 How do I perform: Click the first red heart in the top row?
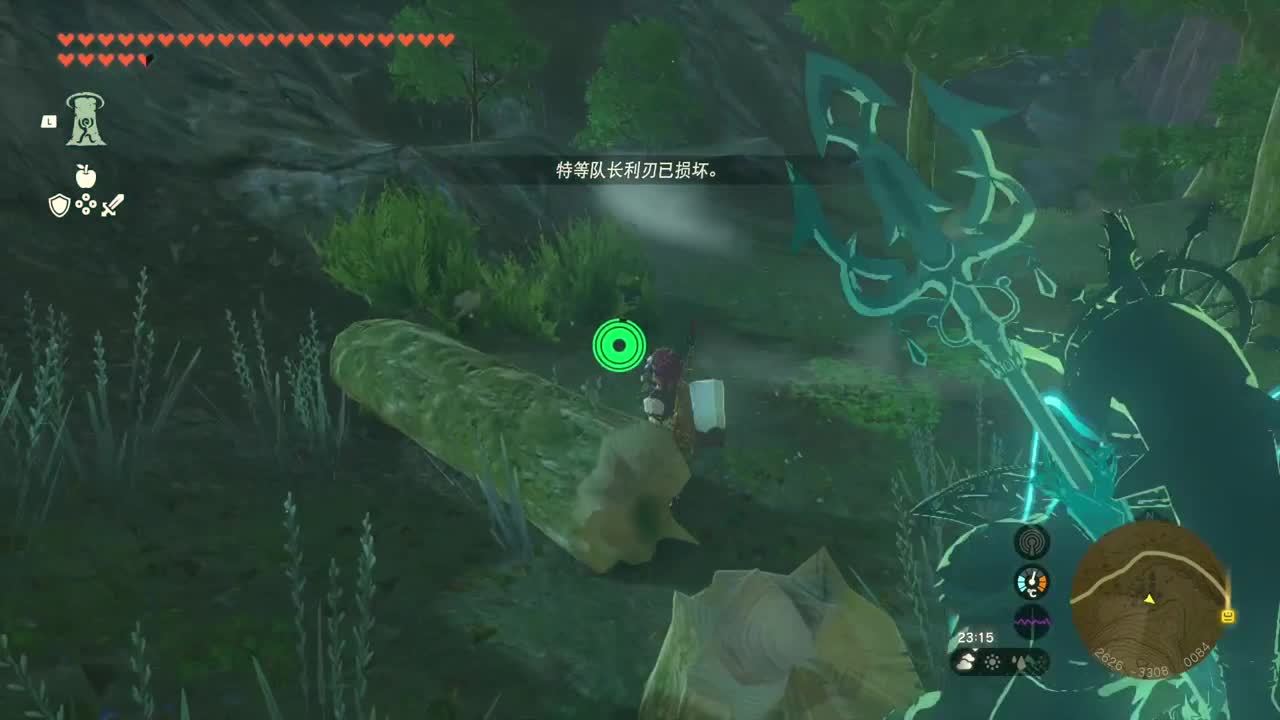(x=63, y=41)
